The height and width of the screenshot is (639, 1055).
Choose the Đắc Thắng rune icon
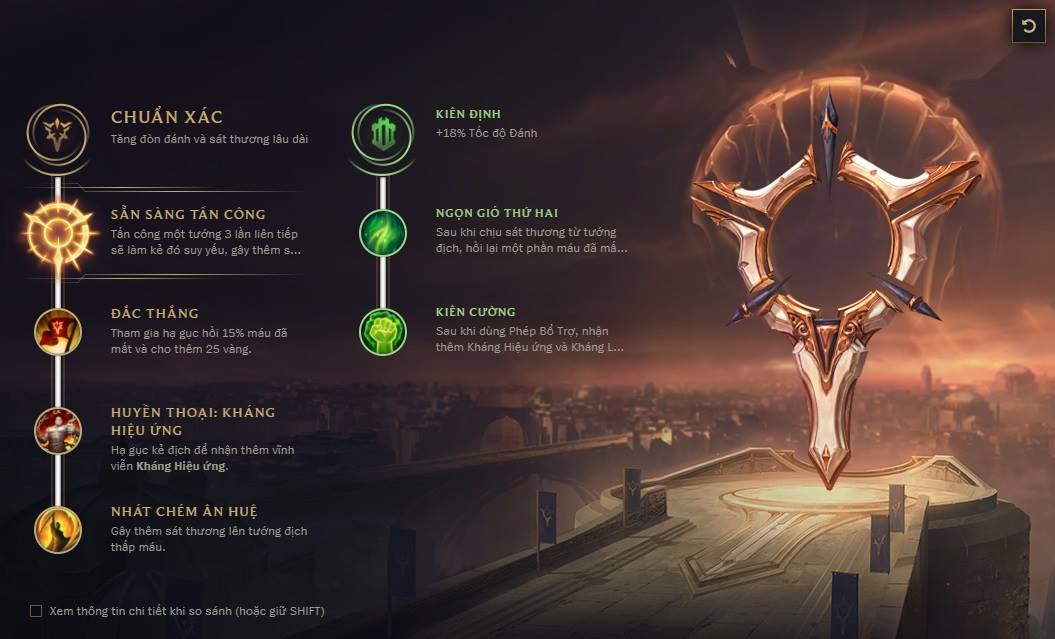click(58, 331)
